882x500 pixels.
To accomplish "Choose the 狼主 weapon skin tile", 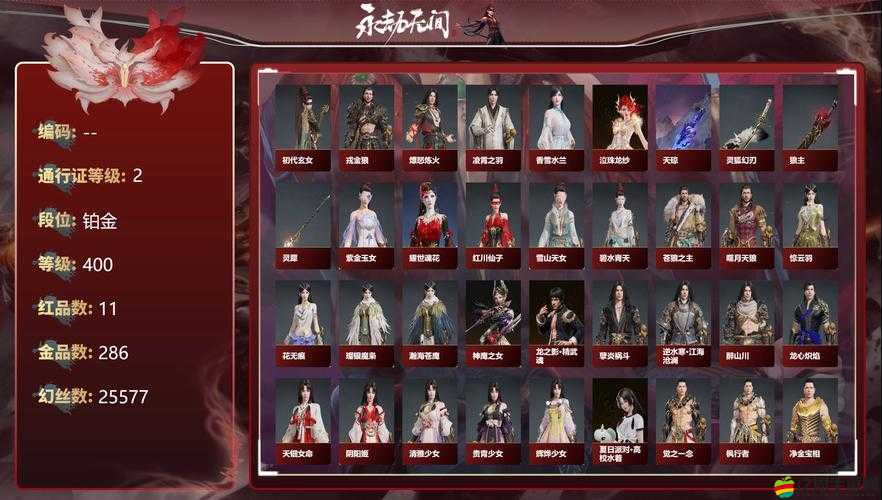I will pos(810,125).
